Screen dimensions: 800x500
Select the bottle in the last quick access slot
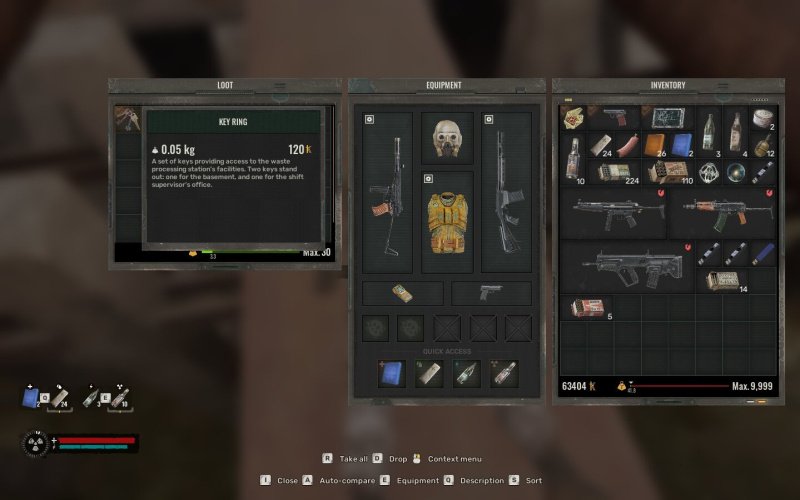(x=504, y=373)
